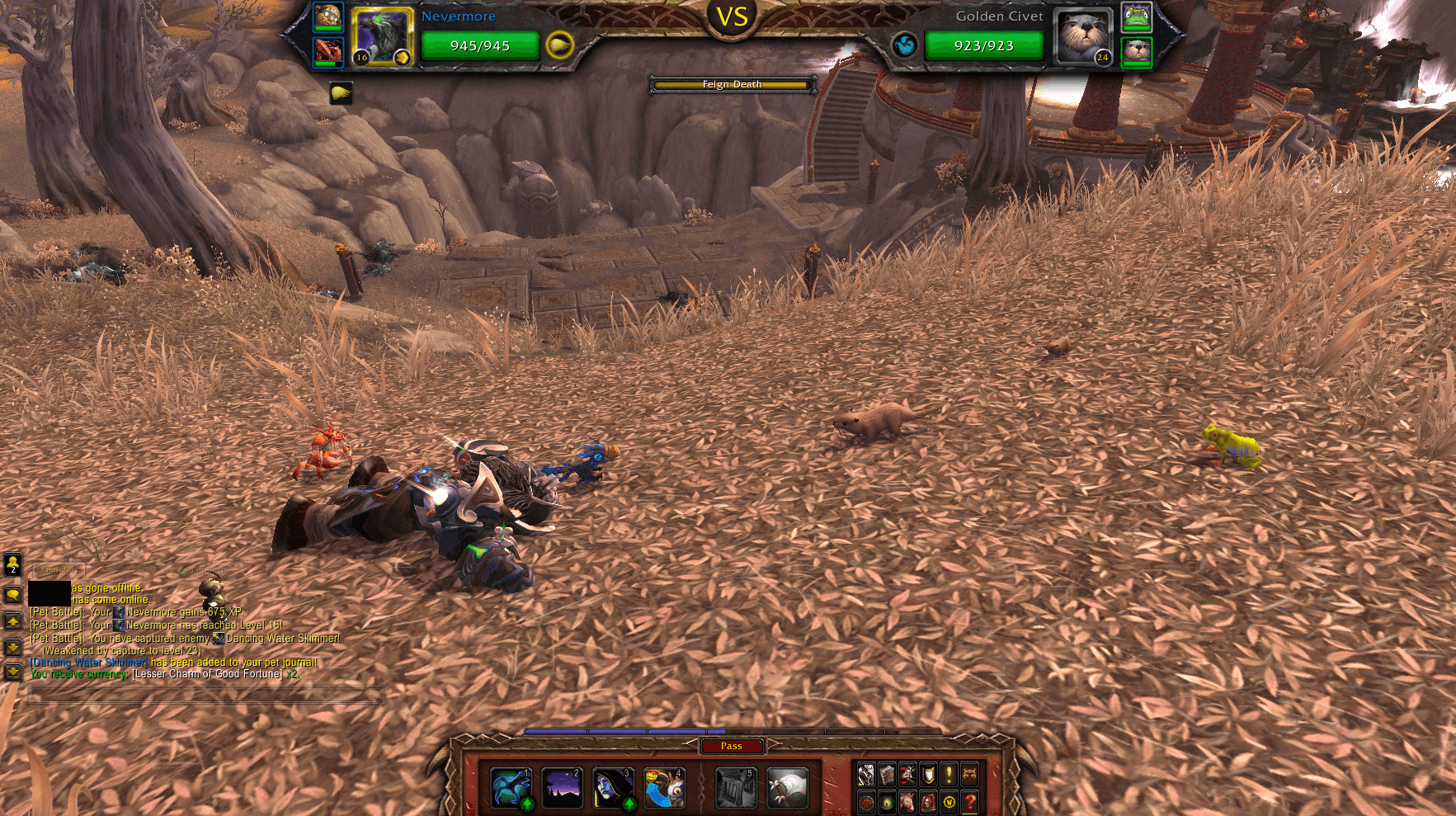
Task: Activate the trap to capture the enemy pet
Action: (x=737, y=786)
